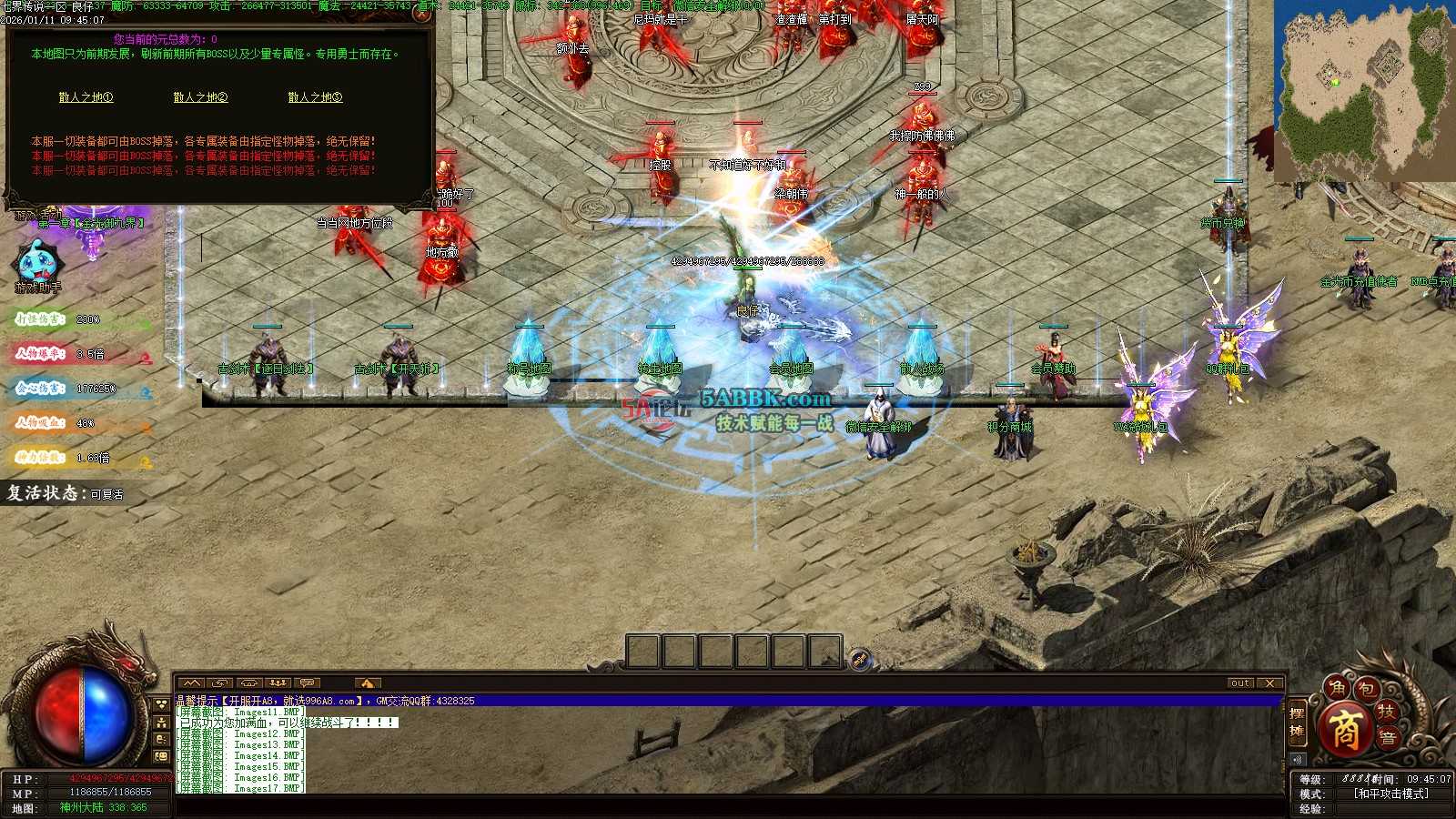1456x819 pixels.
Task: Open the 商 shop button
Action: coord(1346,730)
